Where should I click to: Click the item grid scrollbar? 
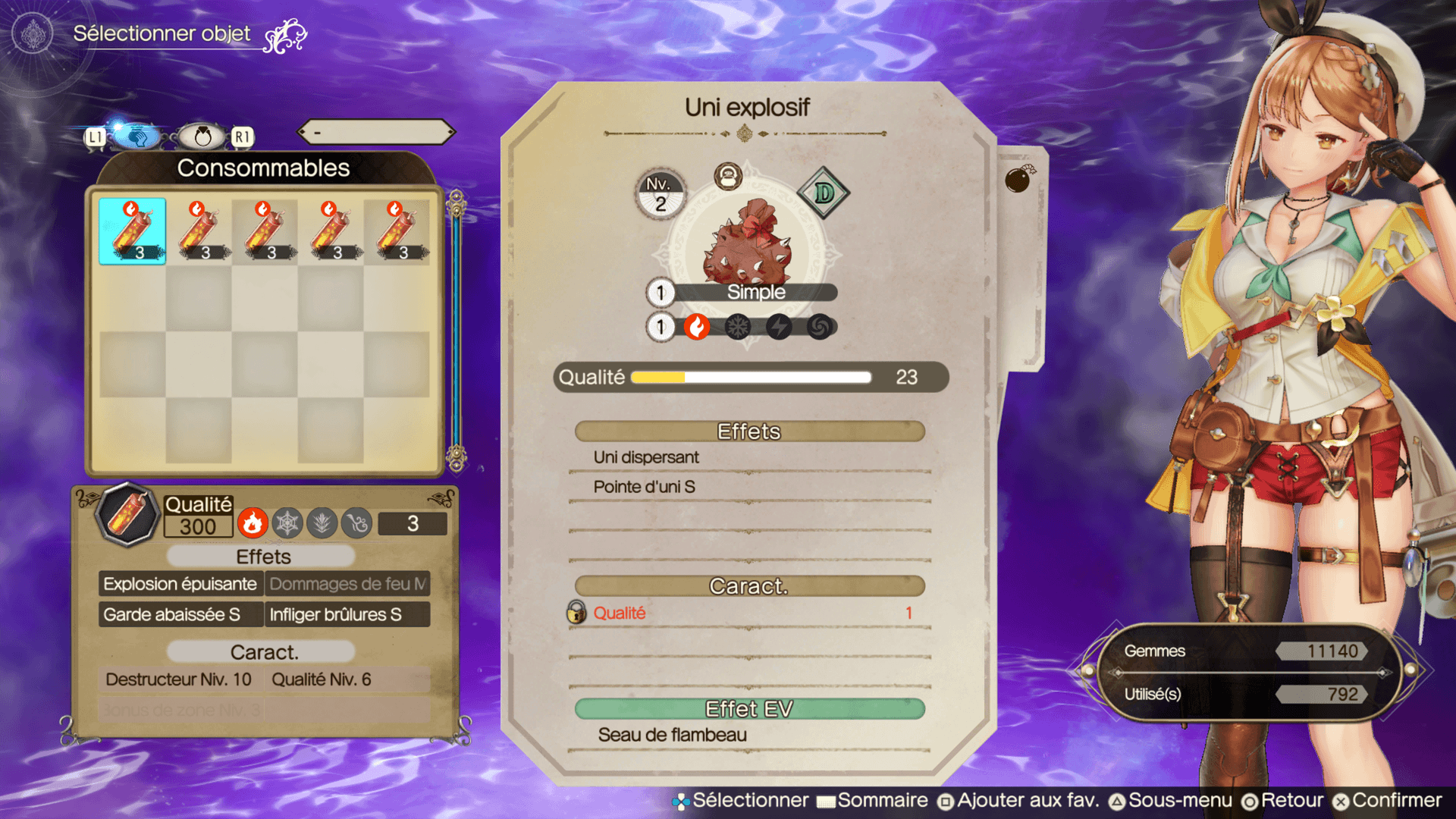(457, 330)
